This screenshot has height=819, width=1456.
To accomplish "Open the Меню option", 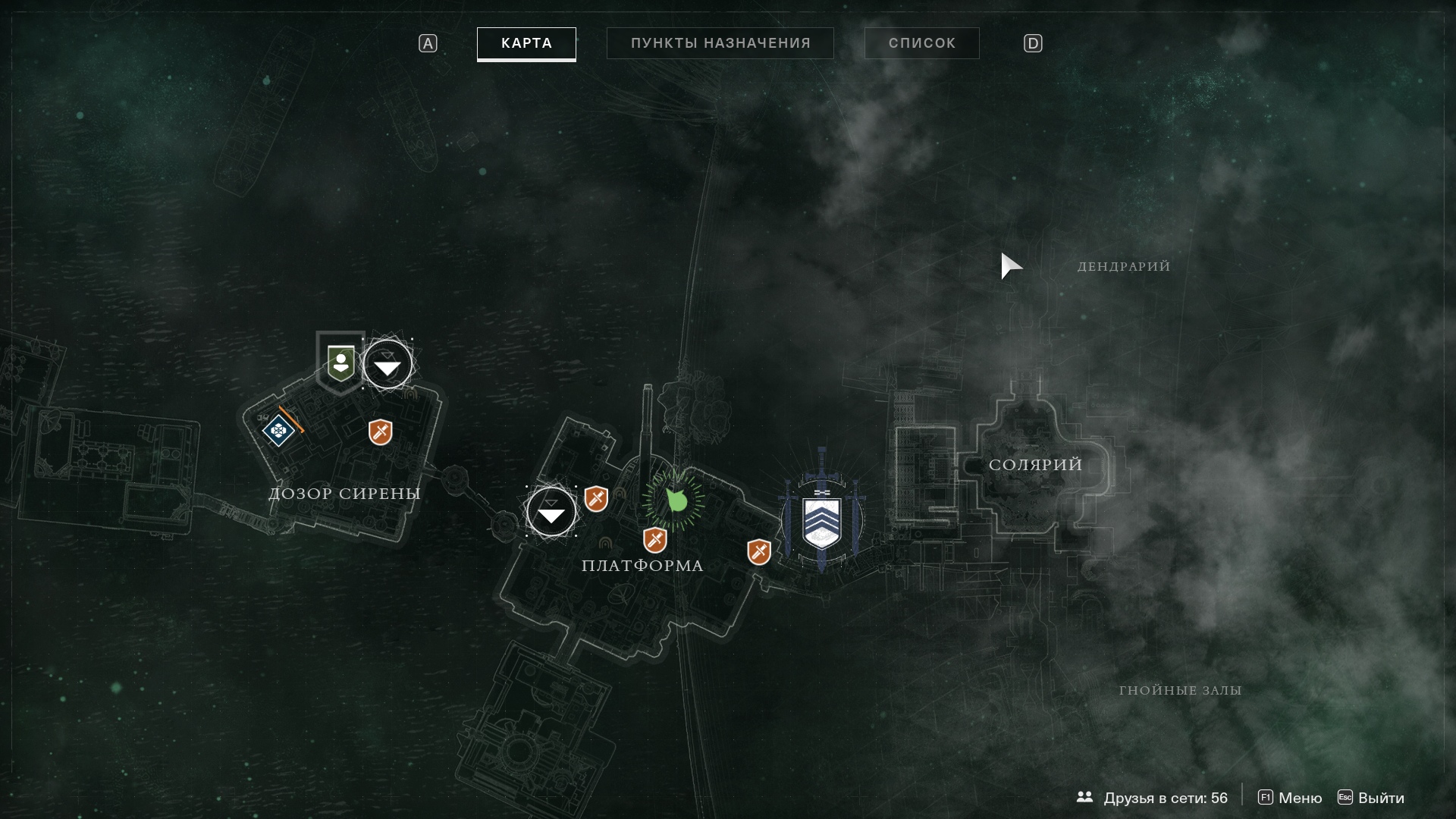I will point(1290,798).
